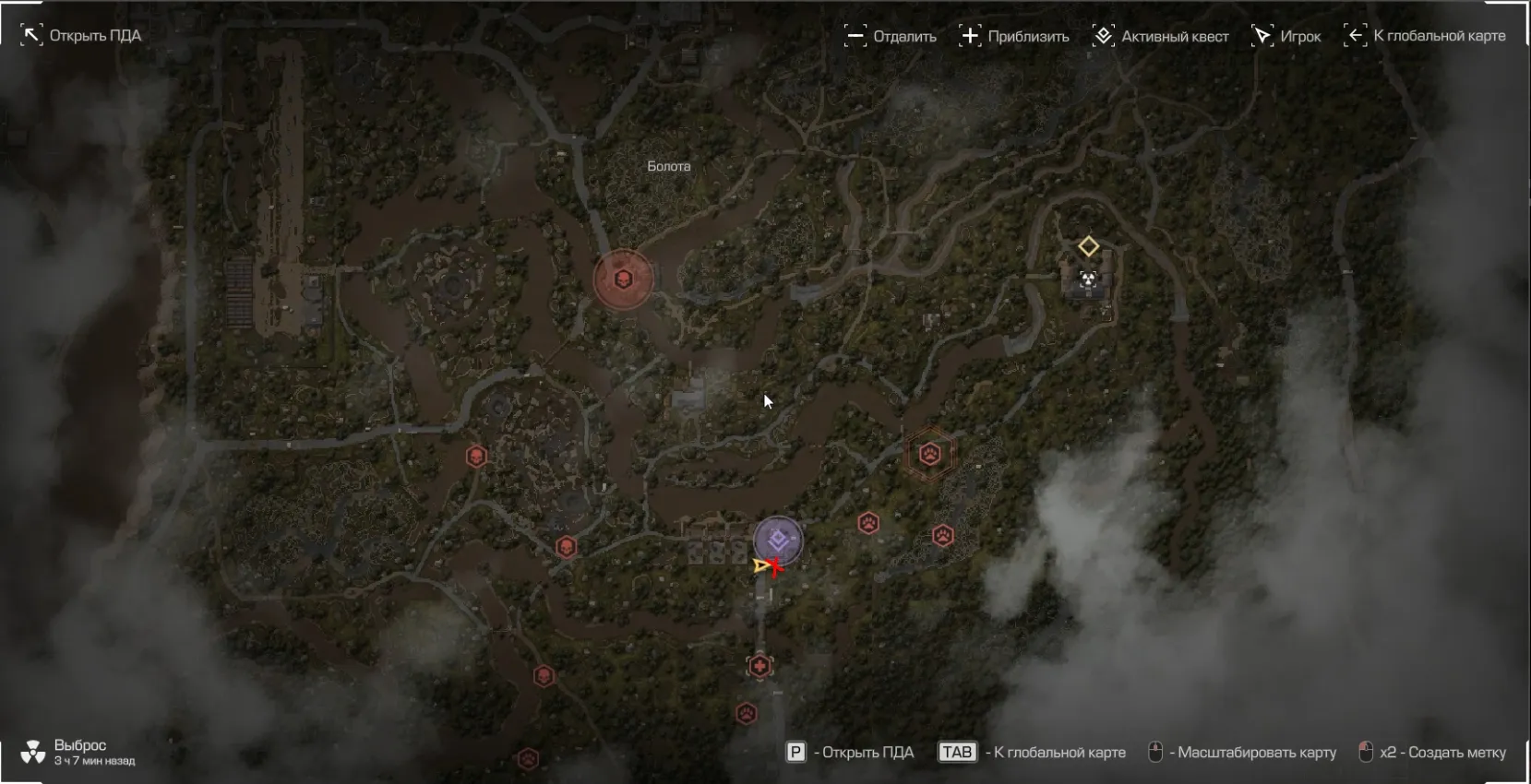Click the purple circled diamond marker
Image resolution: width=1531 pixels, height=784 pixels.
click(778, 540)
